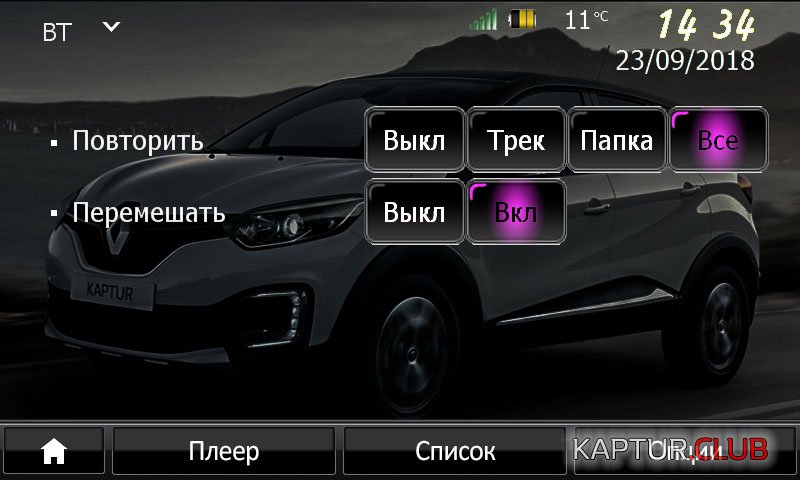Enable shuffle with the Вкл button
Image resolution: width=800 pixels, height=480 pixels.
(516, 213)
